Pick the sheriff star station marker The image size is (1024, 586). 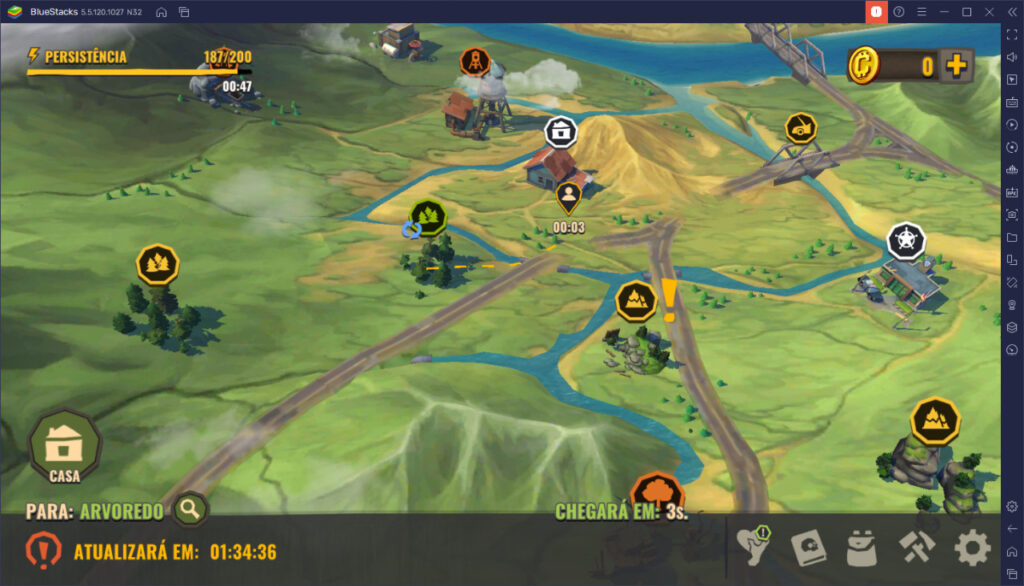tap(906, 241)
